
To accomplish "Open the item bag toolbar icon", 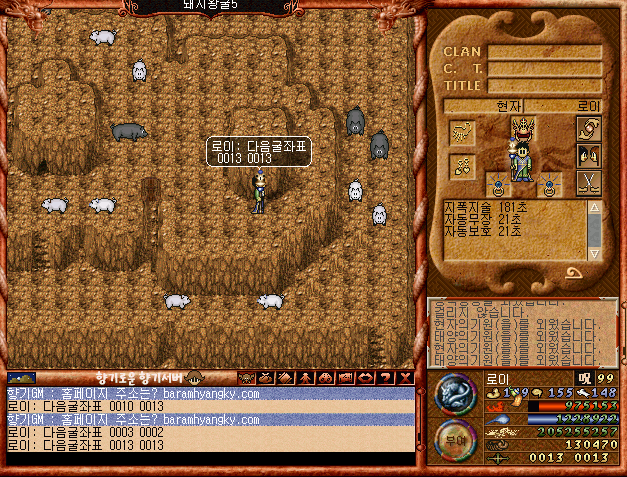I will click(x=265, y=378).
